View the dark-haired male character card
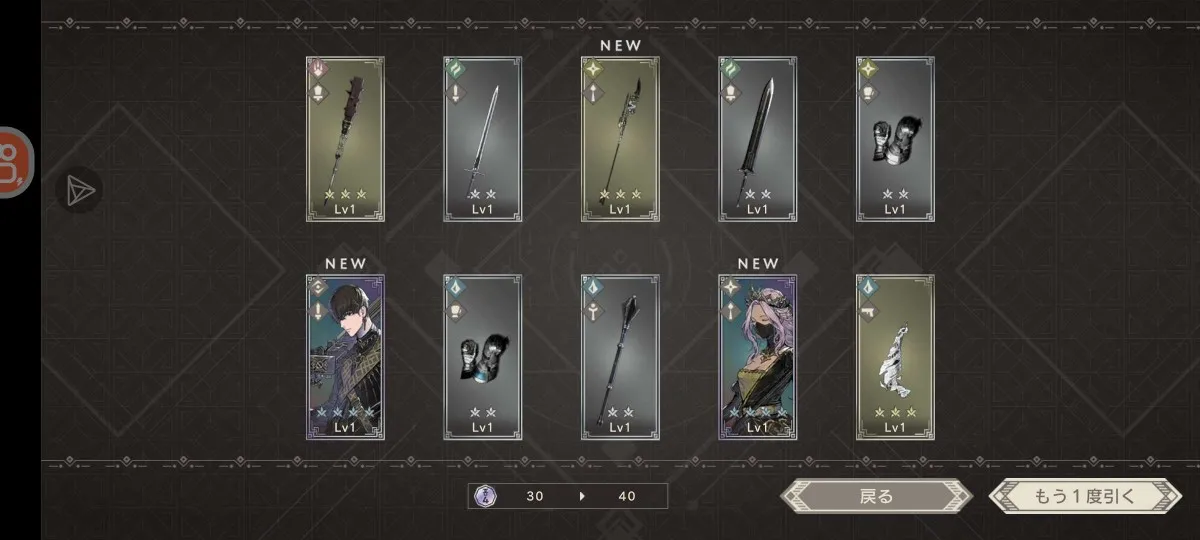Screen dimensions: 1200x540 click(x=345, y=357)
